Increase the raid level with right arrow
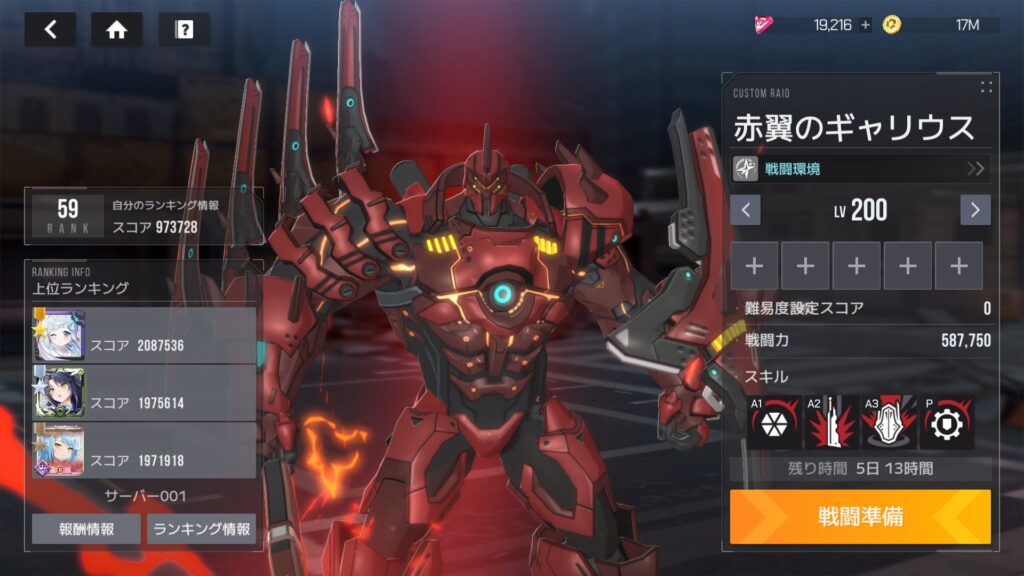The height and width of the screenshot is (576, 1024). [x=975, y=210]
